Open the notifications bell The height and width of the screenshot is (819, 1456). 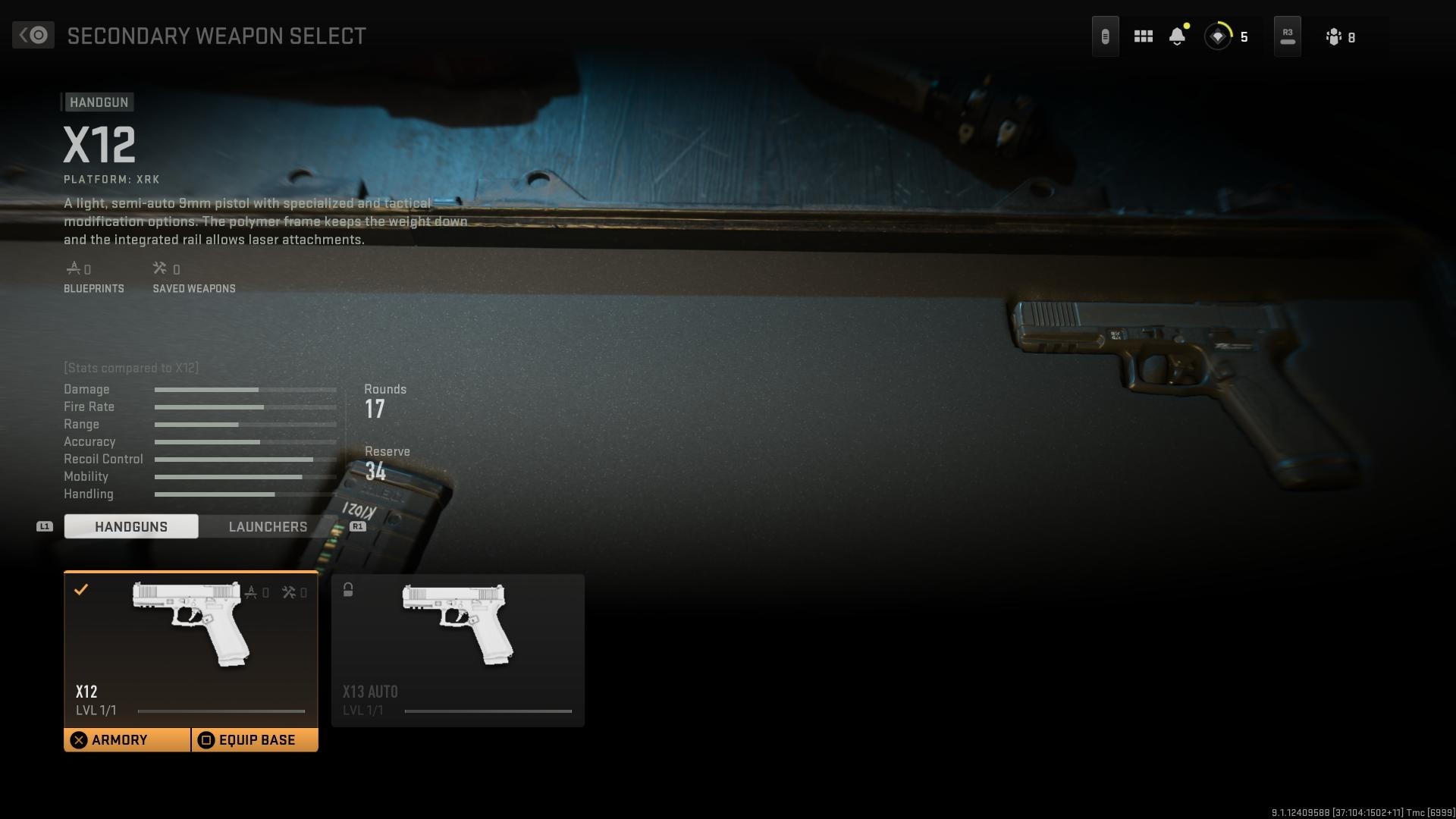[x=1177, y=36]
